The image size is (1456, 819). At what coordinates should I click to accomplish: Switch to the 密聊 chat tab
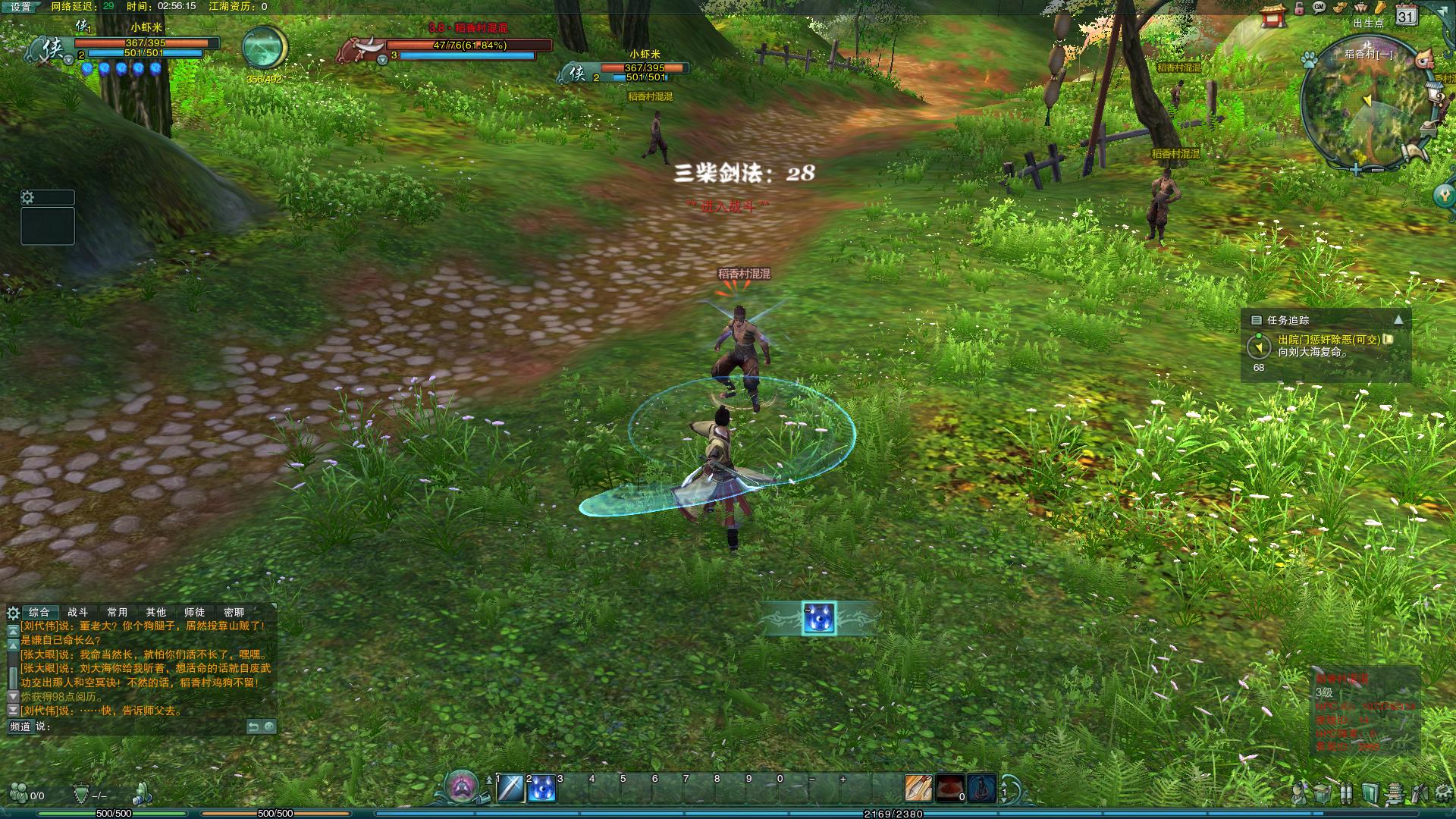coord(234,612)
